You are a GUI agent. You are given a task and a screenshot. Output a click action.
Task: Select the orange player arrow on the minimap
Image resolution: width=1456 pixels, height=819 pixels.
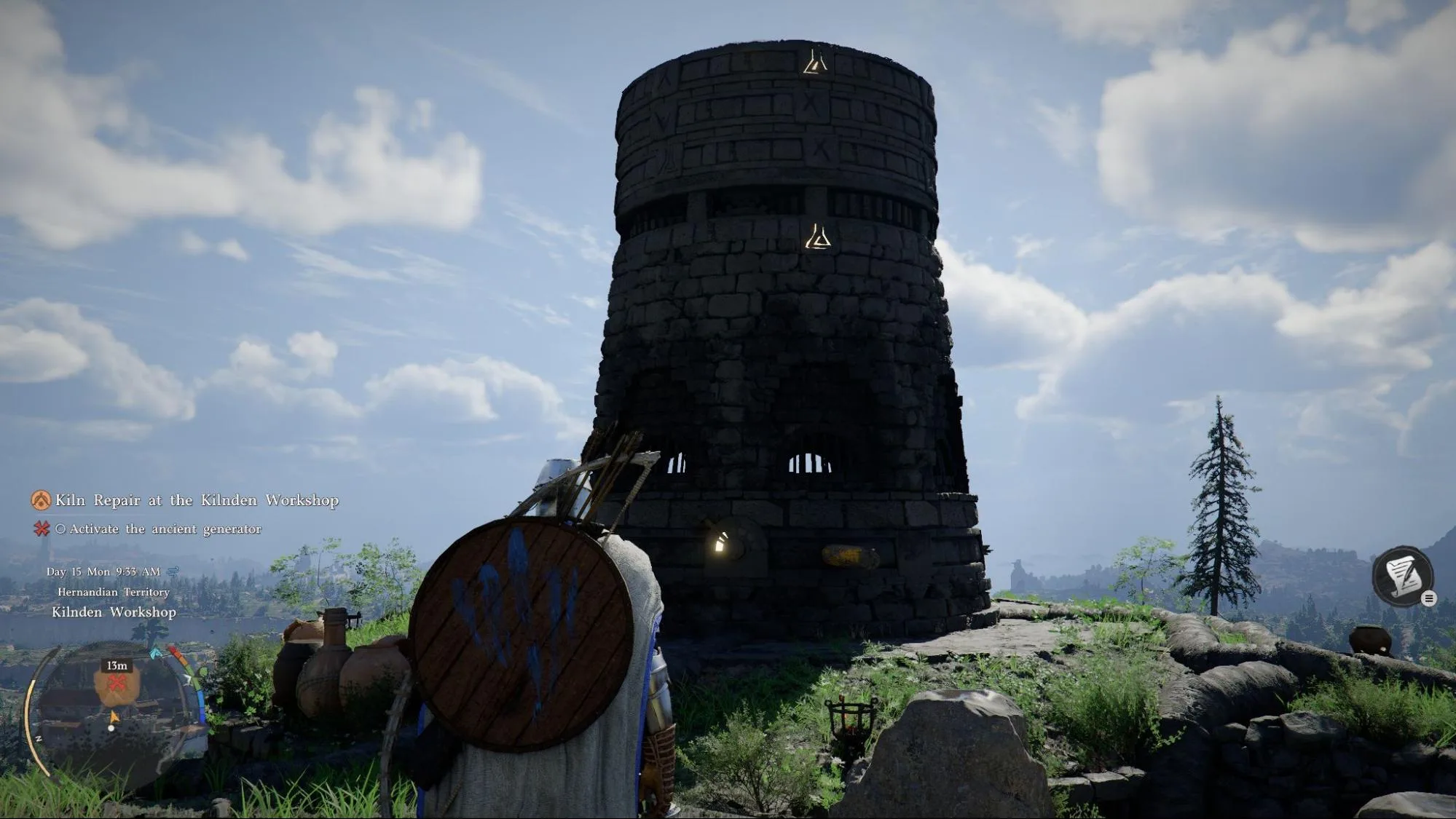click(x=115, y=717)
